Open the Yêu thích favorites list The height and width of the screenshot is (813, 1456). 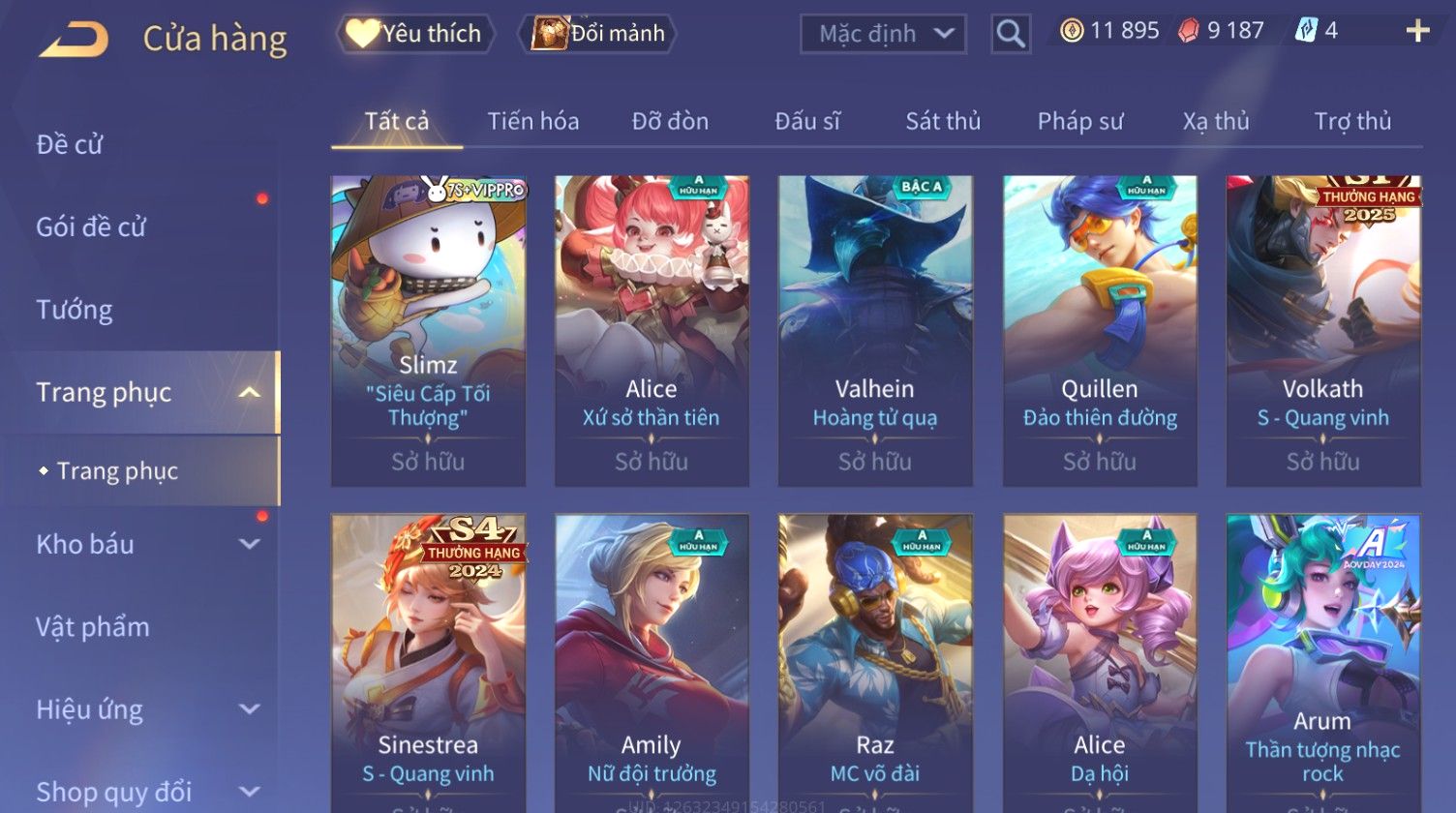pos(415,34)
